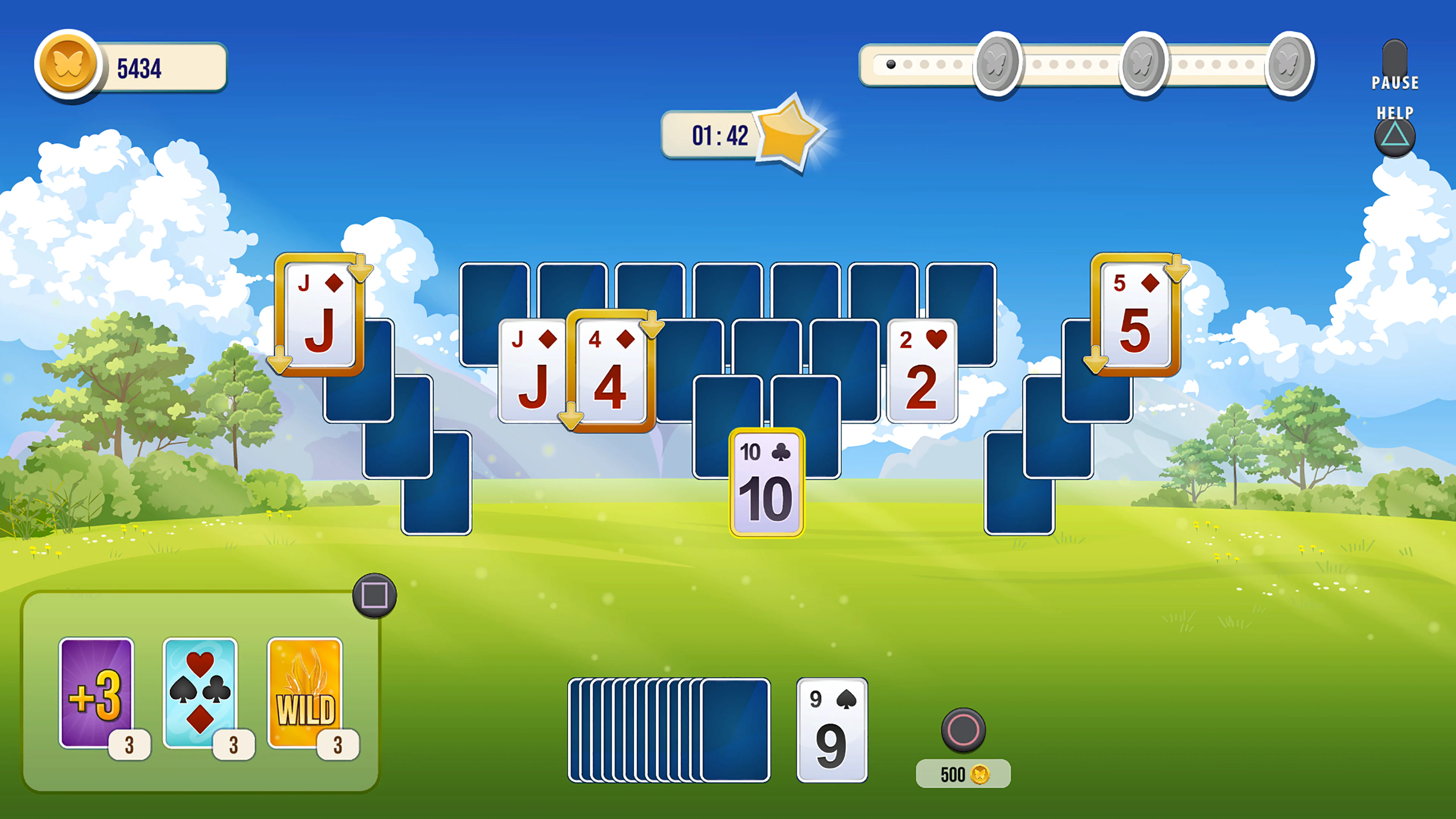1456x819 pixels.
Task: Pick the unframed Jack of diamonds
Action: point(531,371)
